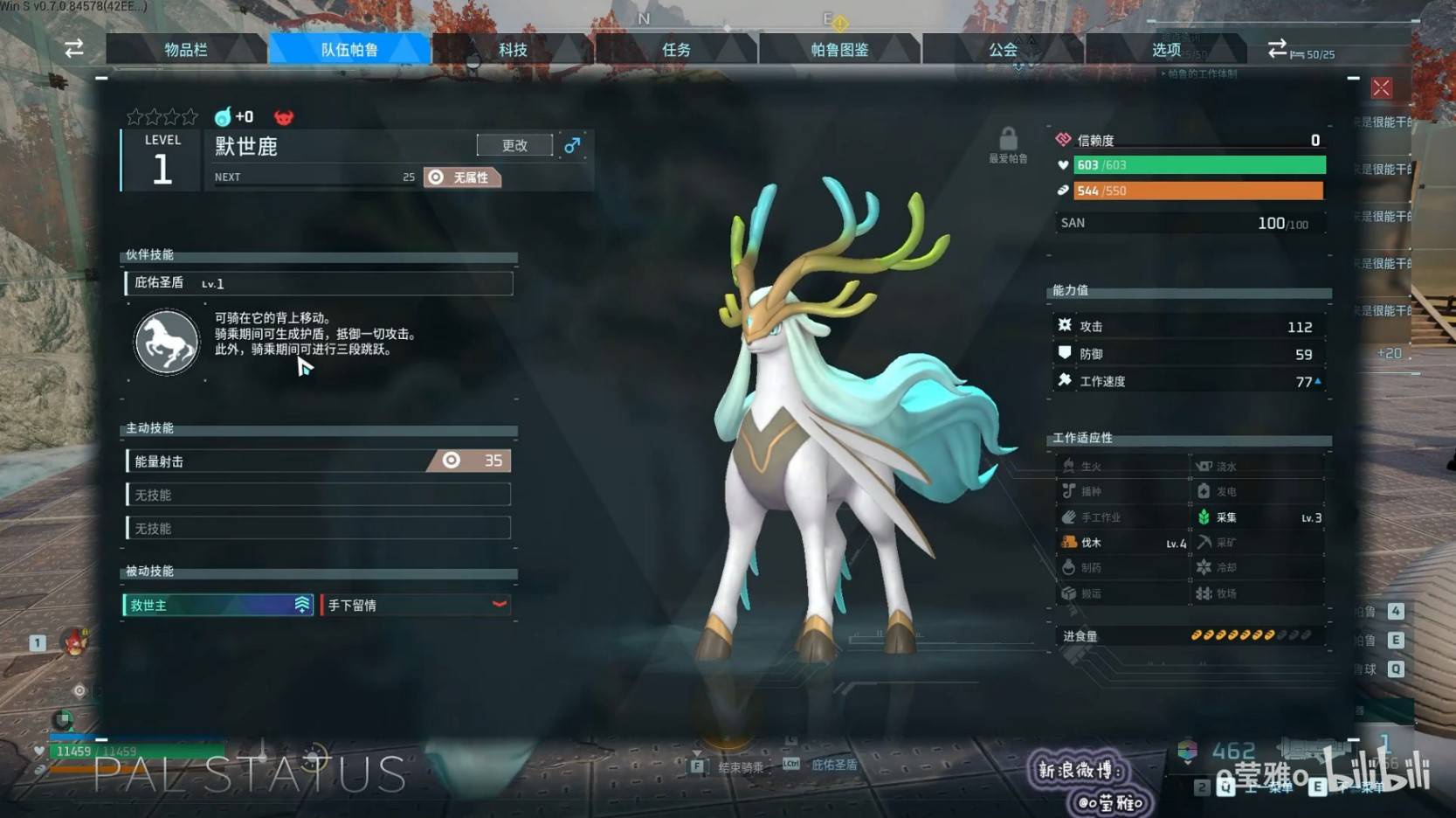Viewport: 1456px width, 818px height.
Task: Click the 手下留情 passive skill
Action: [416, 605]
